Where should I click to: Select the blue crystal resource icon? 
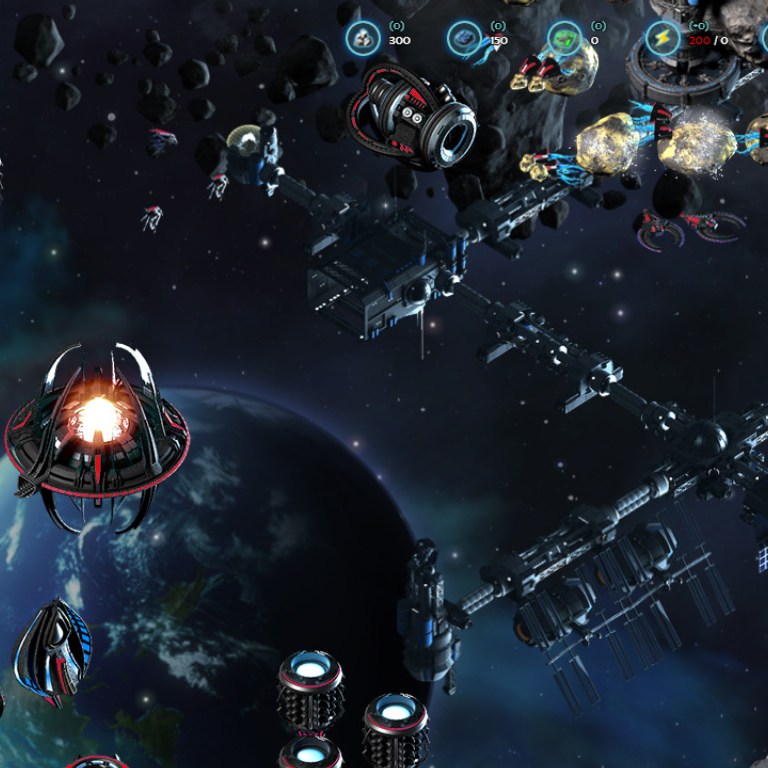pos(464,39)
